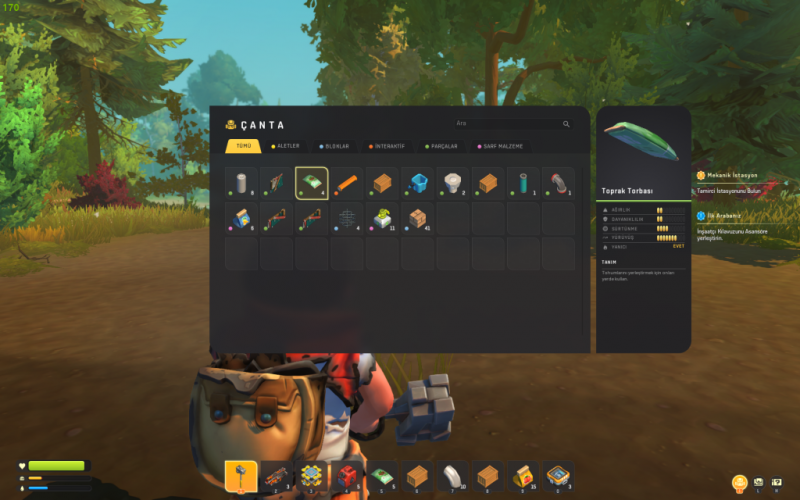Choose the Tümü tab

242,146
